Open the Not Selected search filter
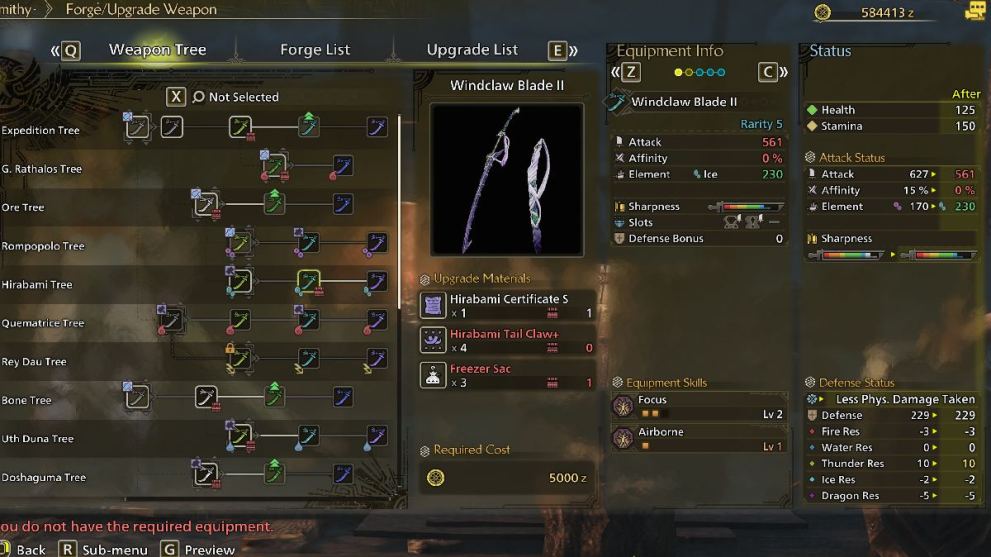 235,97
